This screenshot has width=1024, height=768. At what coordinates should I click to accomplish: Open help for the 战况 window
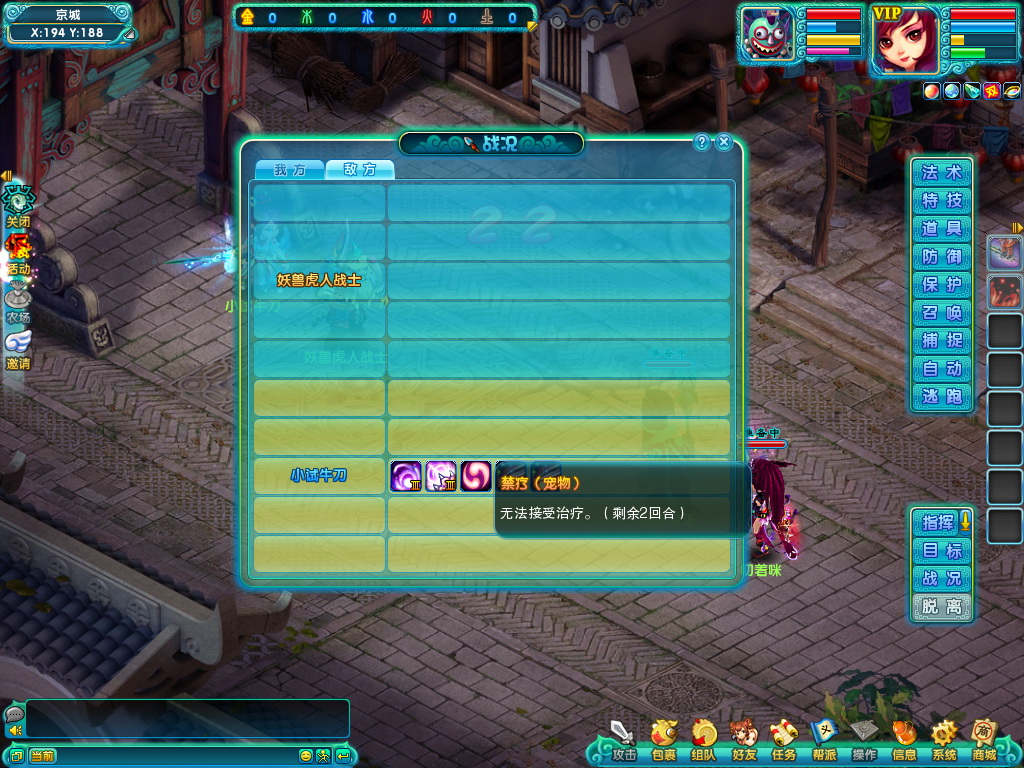702,142
